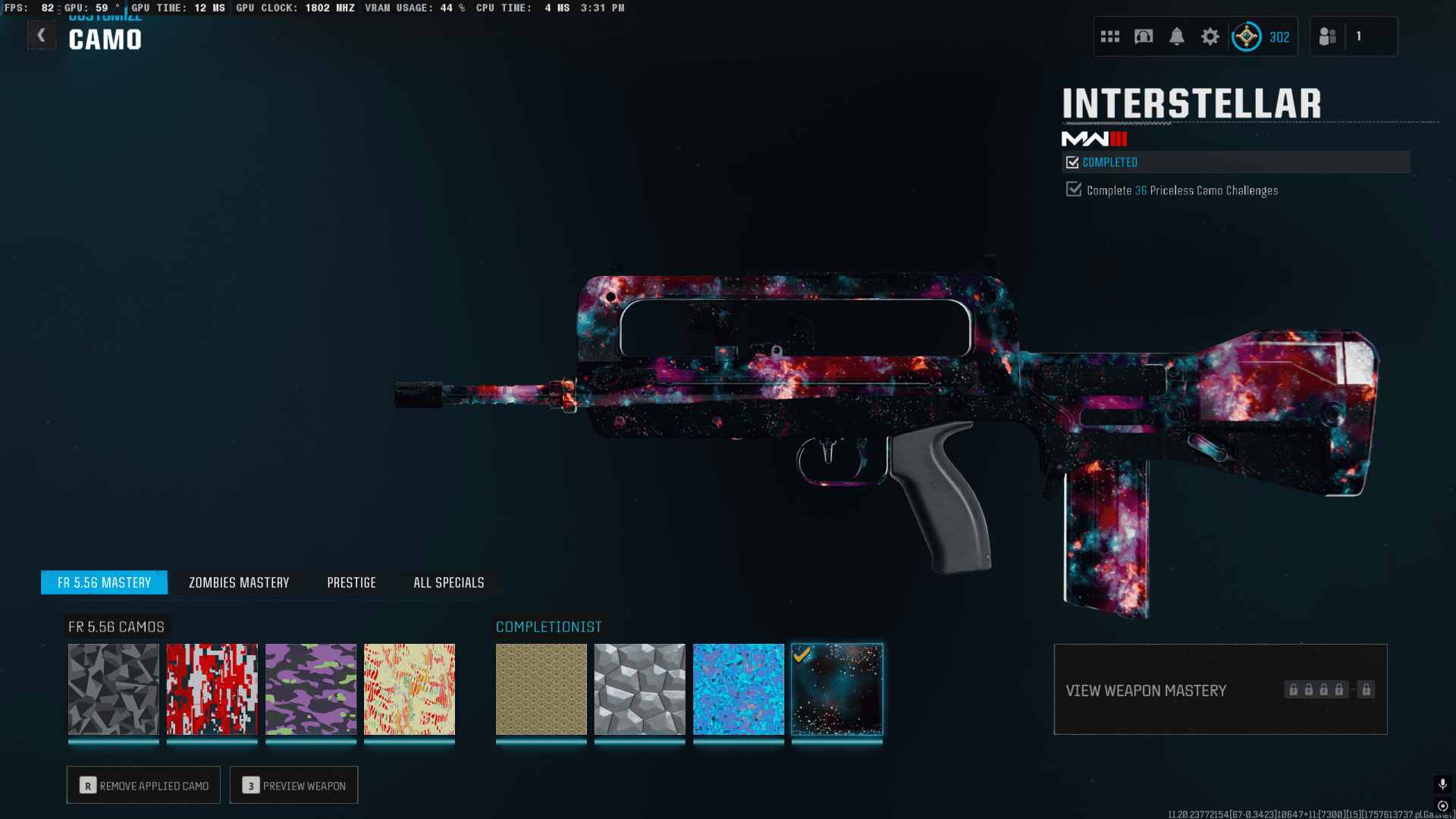Pick the cream and red striped camo
1456x819 pixels.
(409, 689)
